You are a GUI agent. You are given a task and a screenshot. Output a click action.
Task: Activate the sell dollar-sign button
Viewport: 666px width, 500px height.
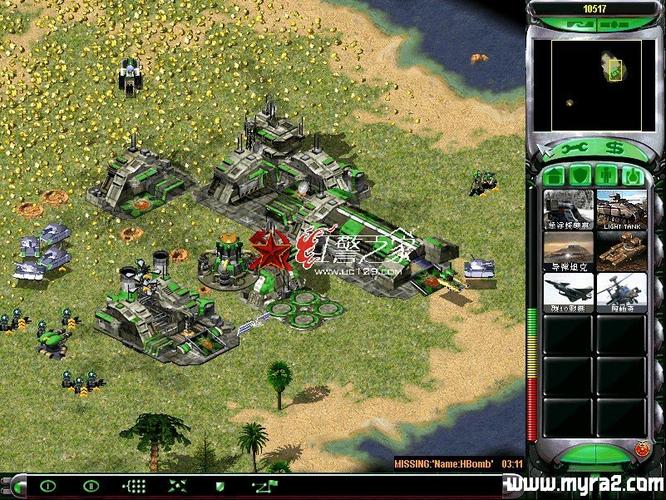[614, 149]
